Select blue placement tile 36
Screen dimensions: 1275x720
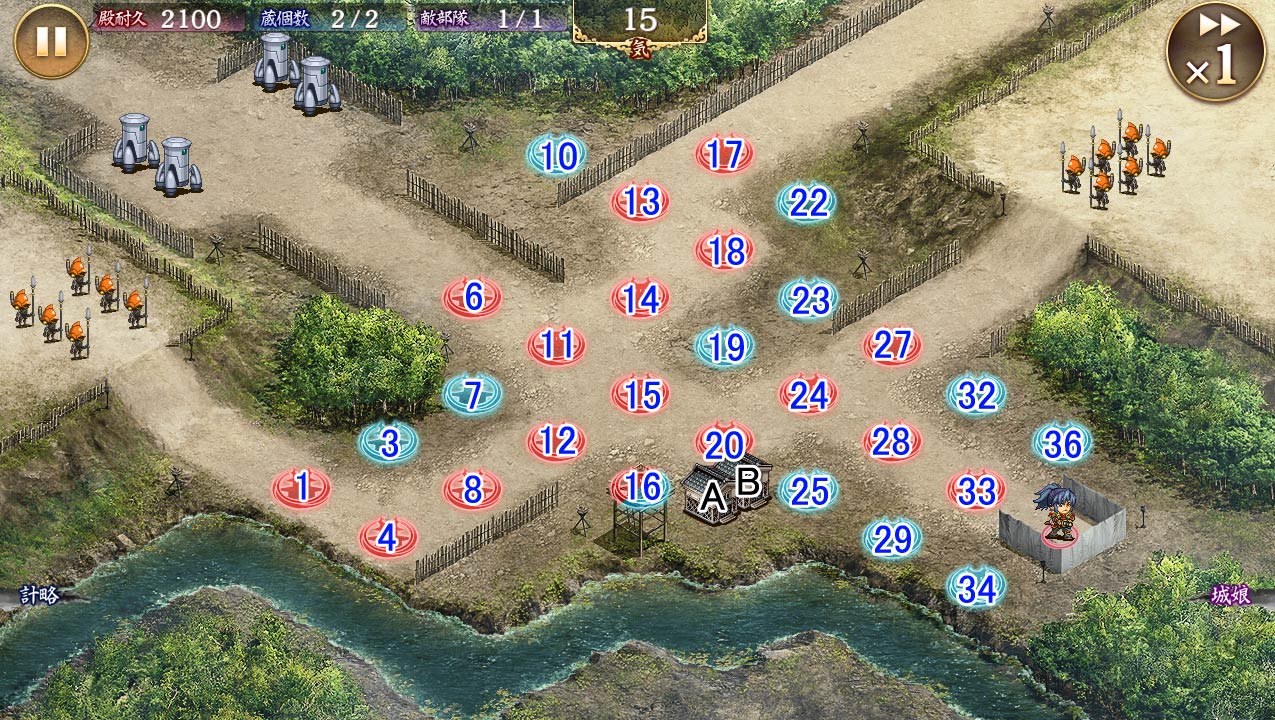coord(1062,443)
